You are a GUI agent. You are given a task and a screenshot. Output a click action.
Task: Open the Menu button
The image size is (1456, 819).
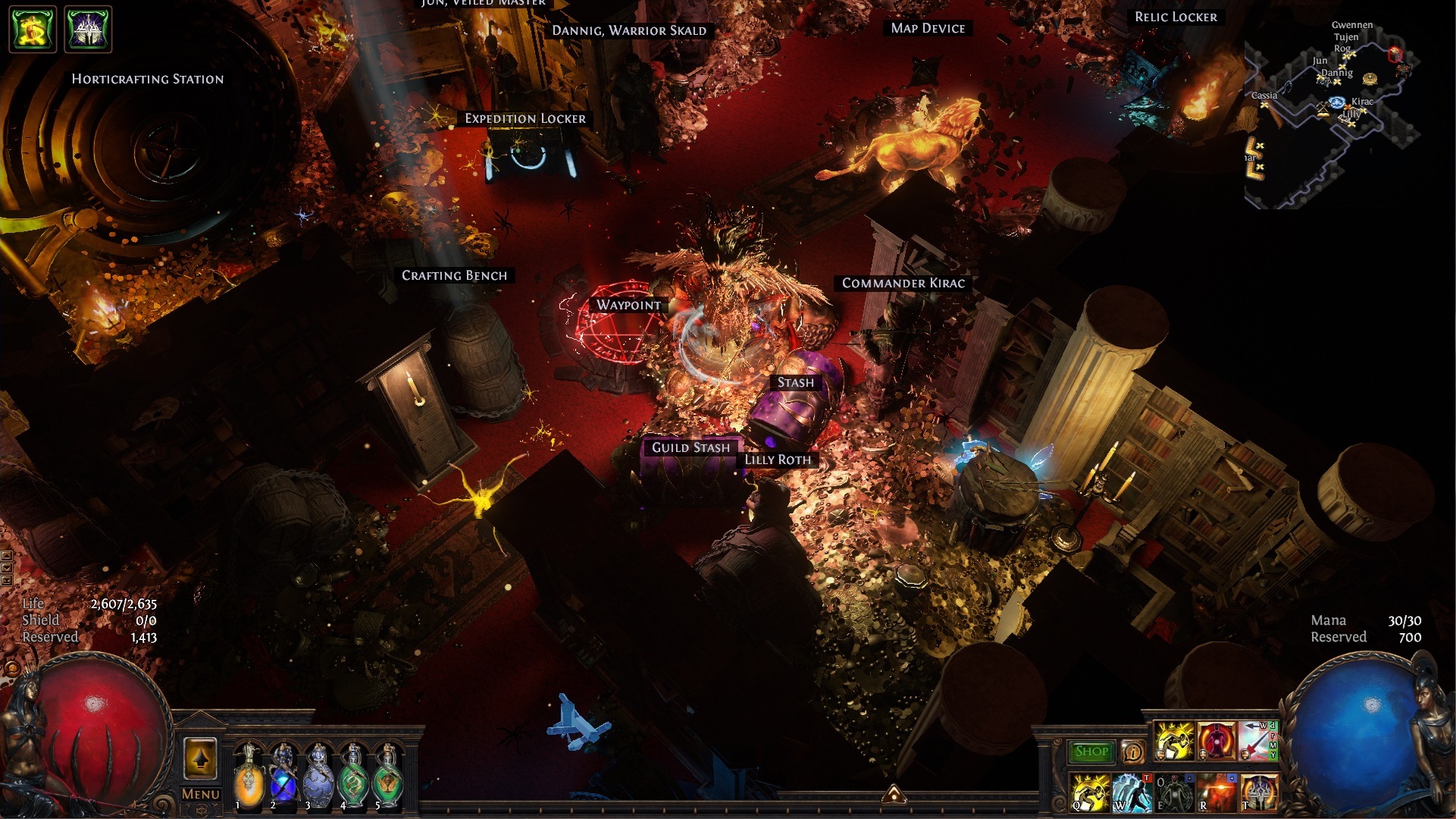point(200,794)
